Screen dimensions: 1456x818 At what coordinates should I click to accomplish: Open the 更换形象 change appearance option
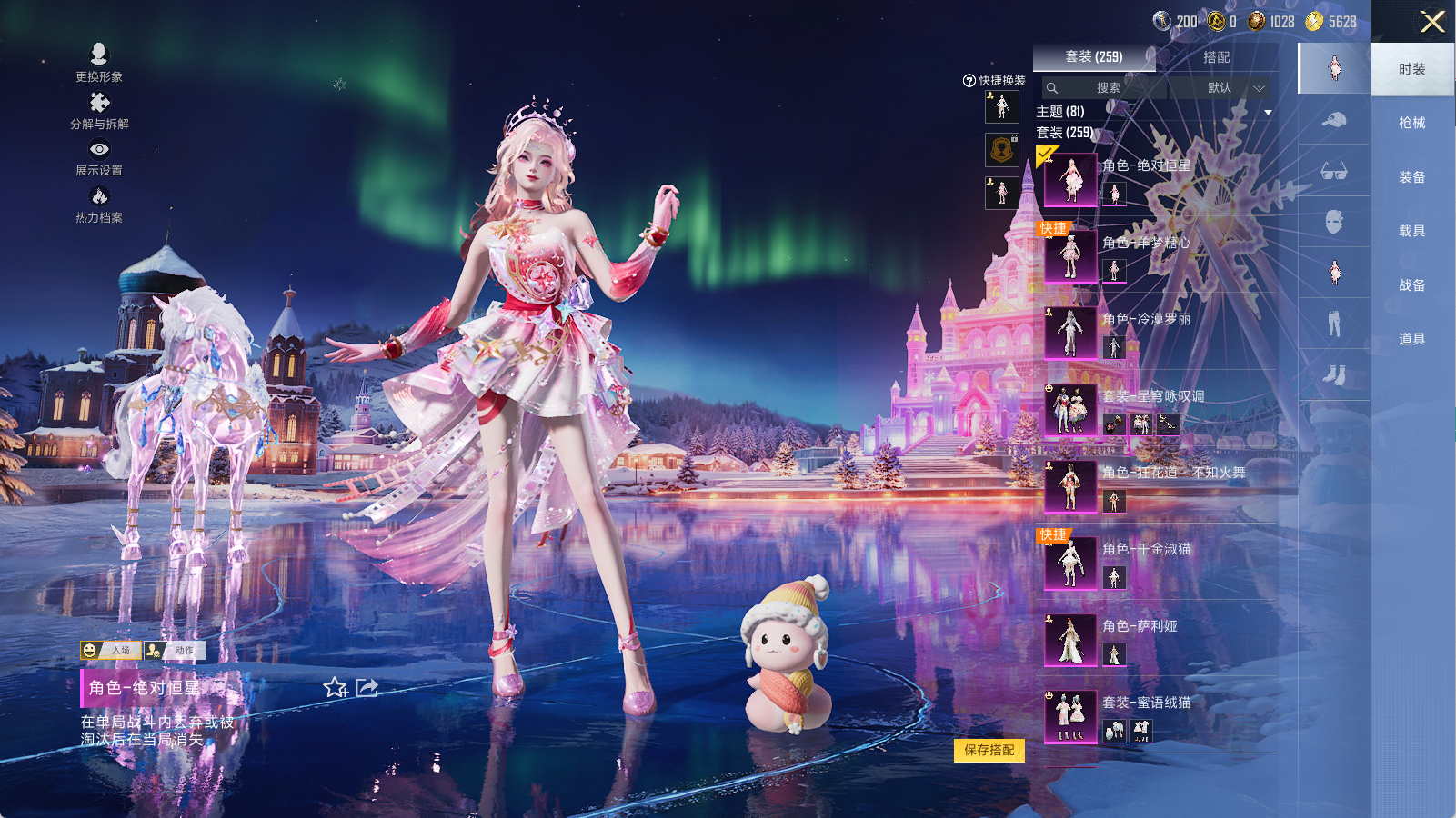click(x=99, y=63)
